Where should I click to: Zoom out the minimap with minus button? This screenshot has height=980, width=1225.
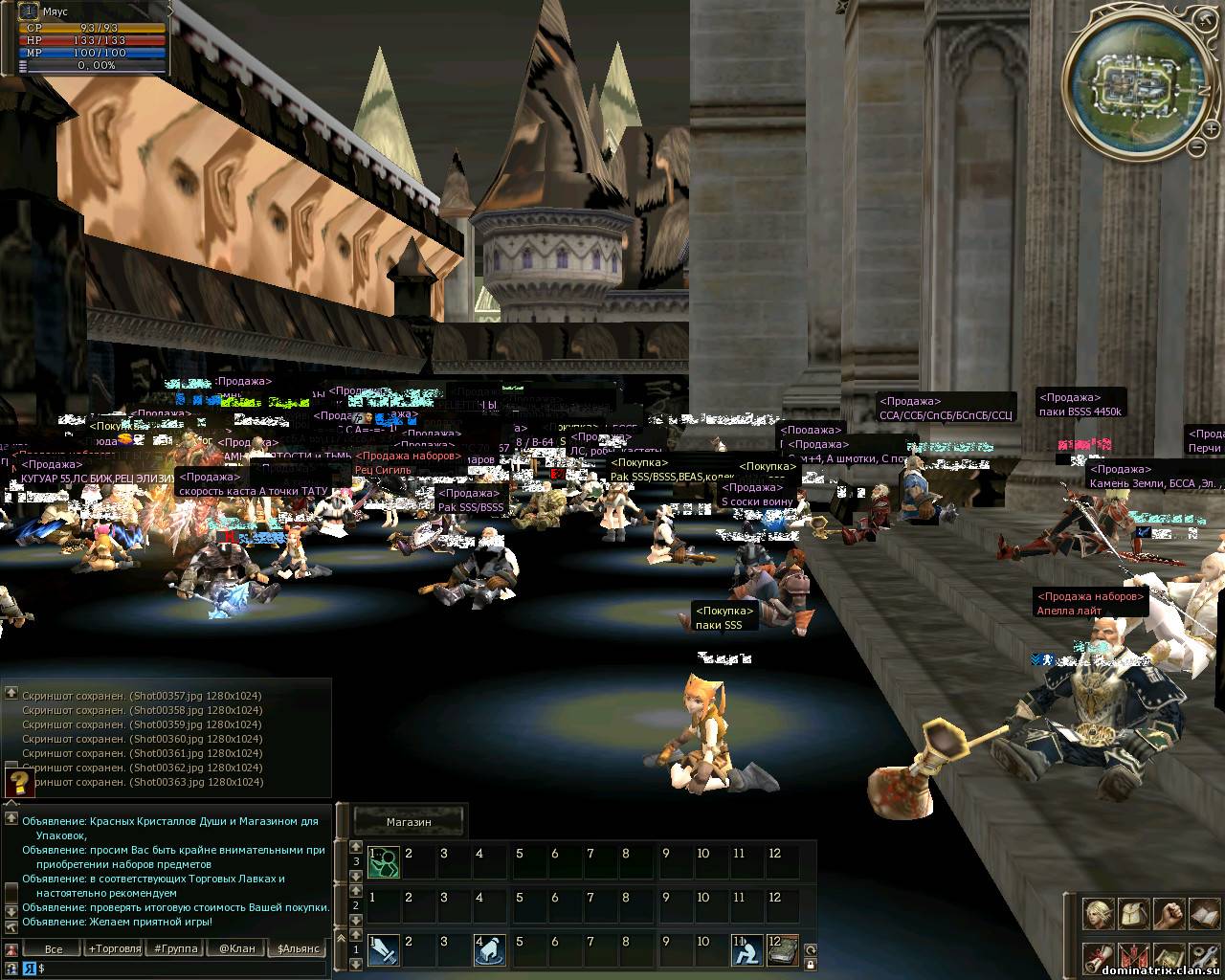pos(1197,146)
